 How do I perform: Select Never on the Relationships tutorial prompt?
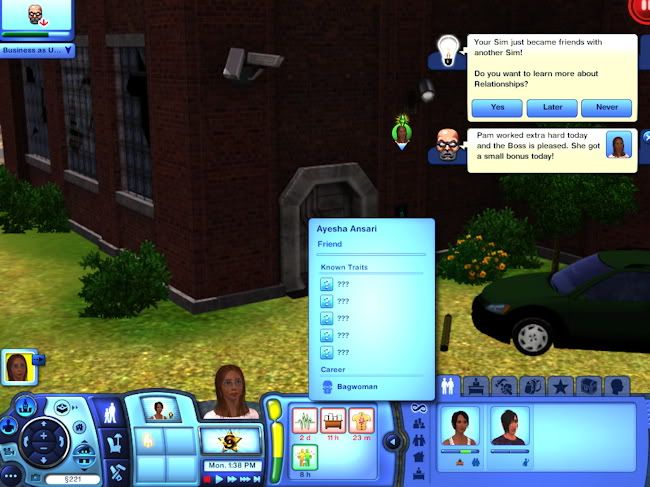pos(606,107)
